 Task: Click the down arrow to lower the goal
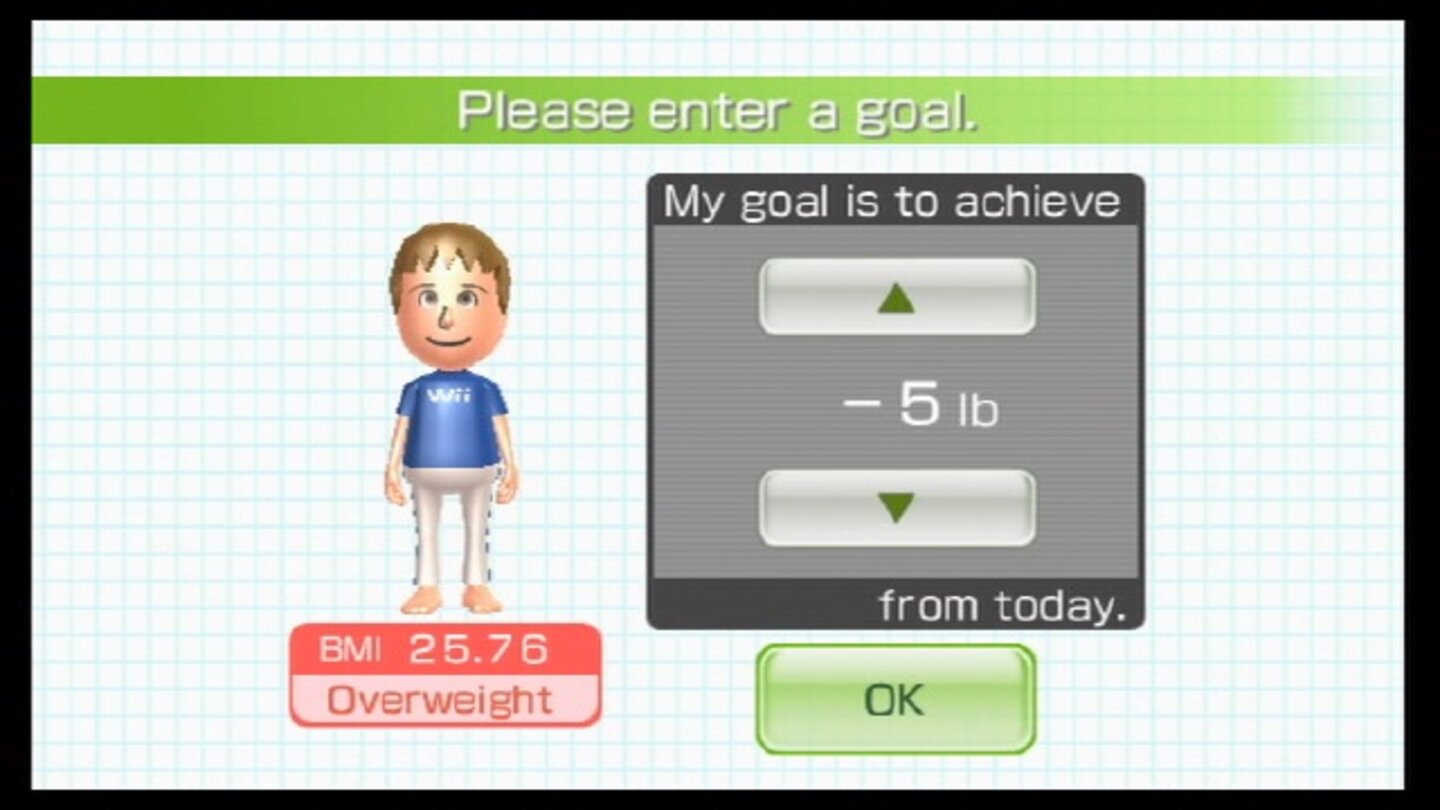coord(895,507)
